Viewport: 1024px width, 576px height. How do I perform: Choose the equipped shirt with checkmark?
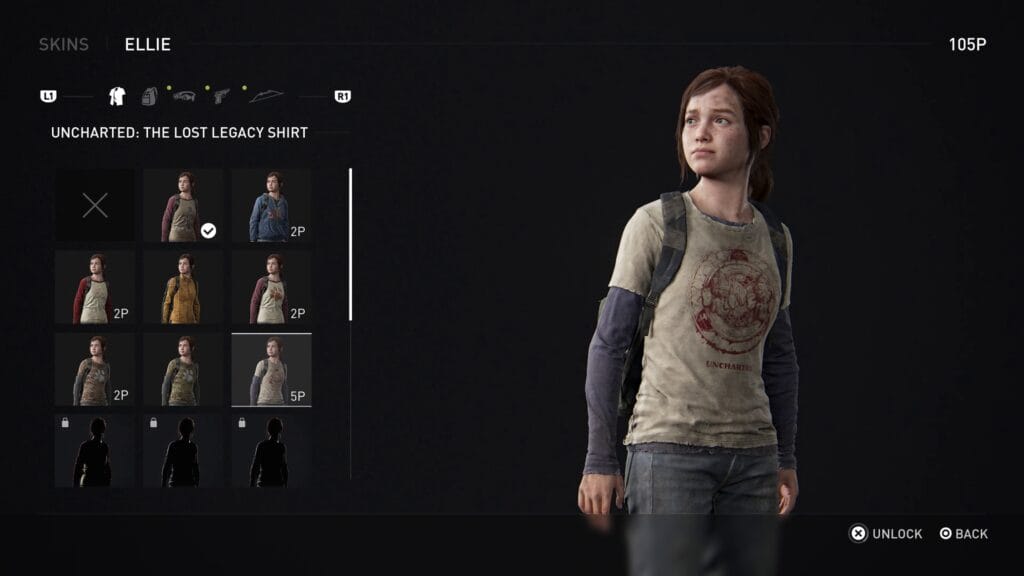coord(183,206)
